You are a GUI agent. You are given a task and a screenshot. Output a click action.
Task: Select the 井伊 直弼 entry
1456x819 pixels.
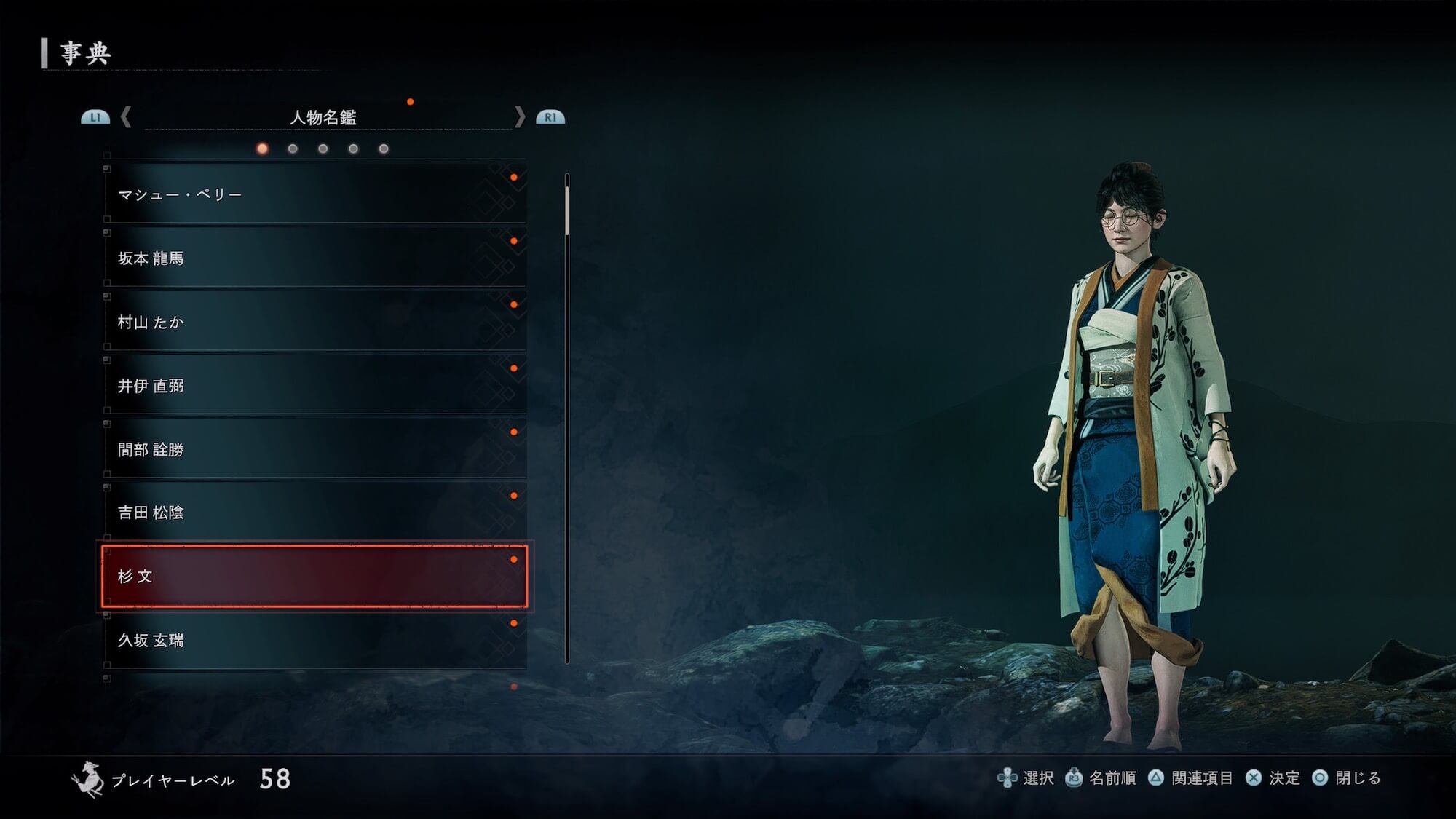click(314, 385)
